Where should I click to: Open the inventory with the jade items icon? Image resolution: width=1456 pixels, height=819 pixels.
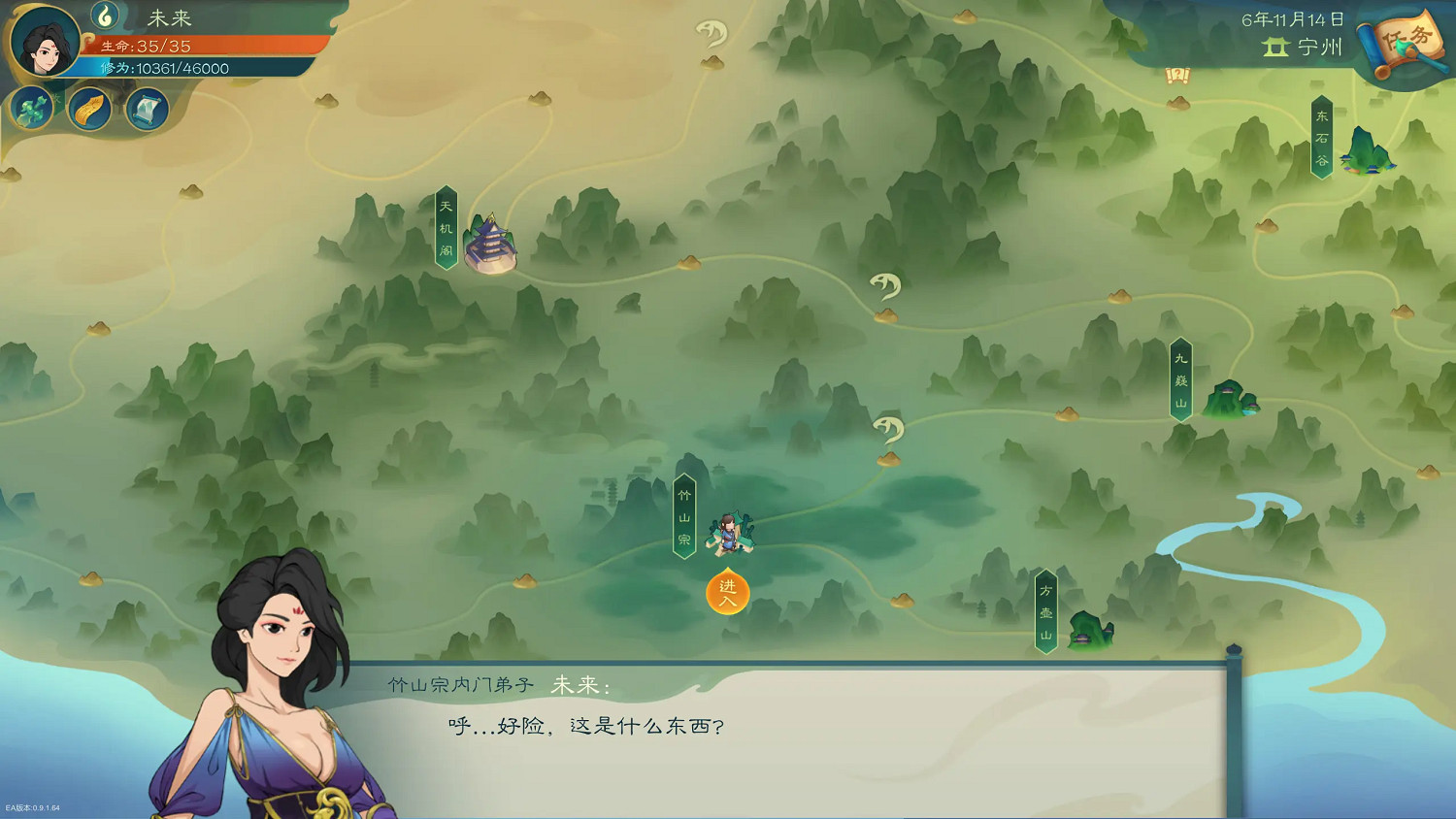coord(31,108)
